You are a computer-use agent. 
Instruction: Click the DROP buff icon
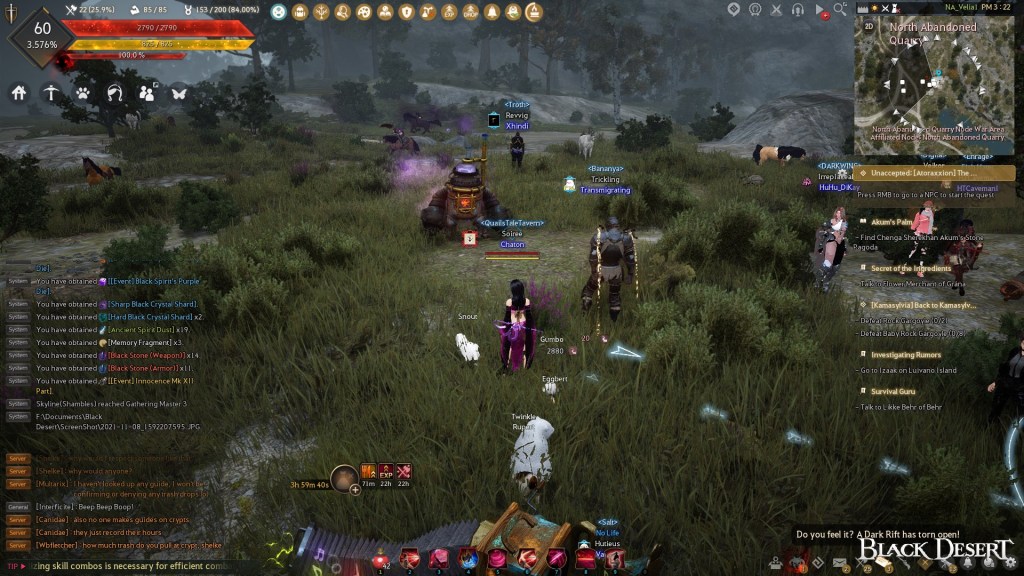click(470, 12)
